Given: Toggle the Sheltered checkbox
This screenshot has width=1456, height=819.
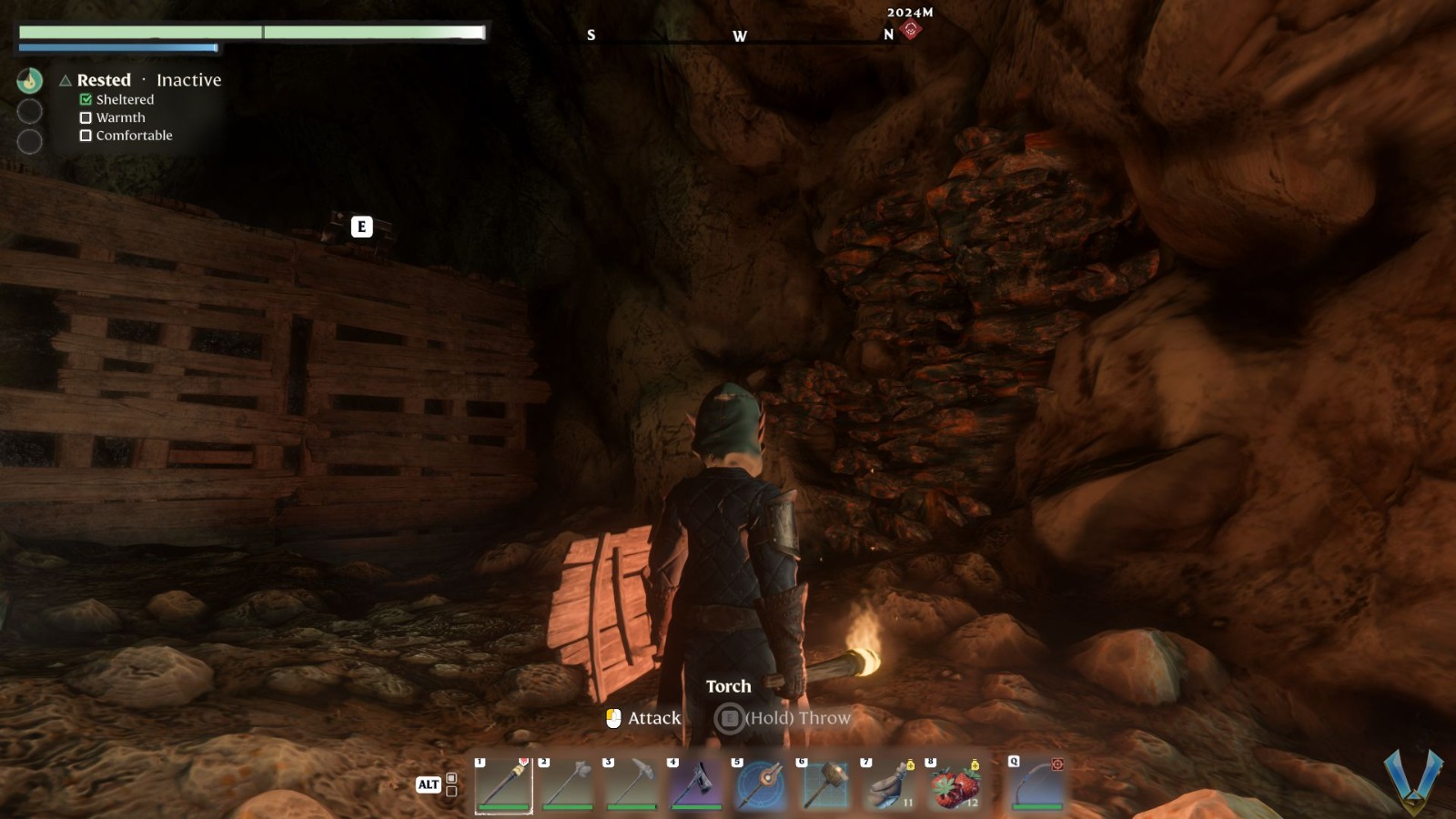Looking at the screenshot, I should pos(86,99).
